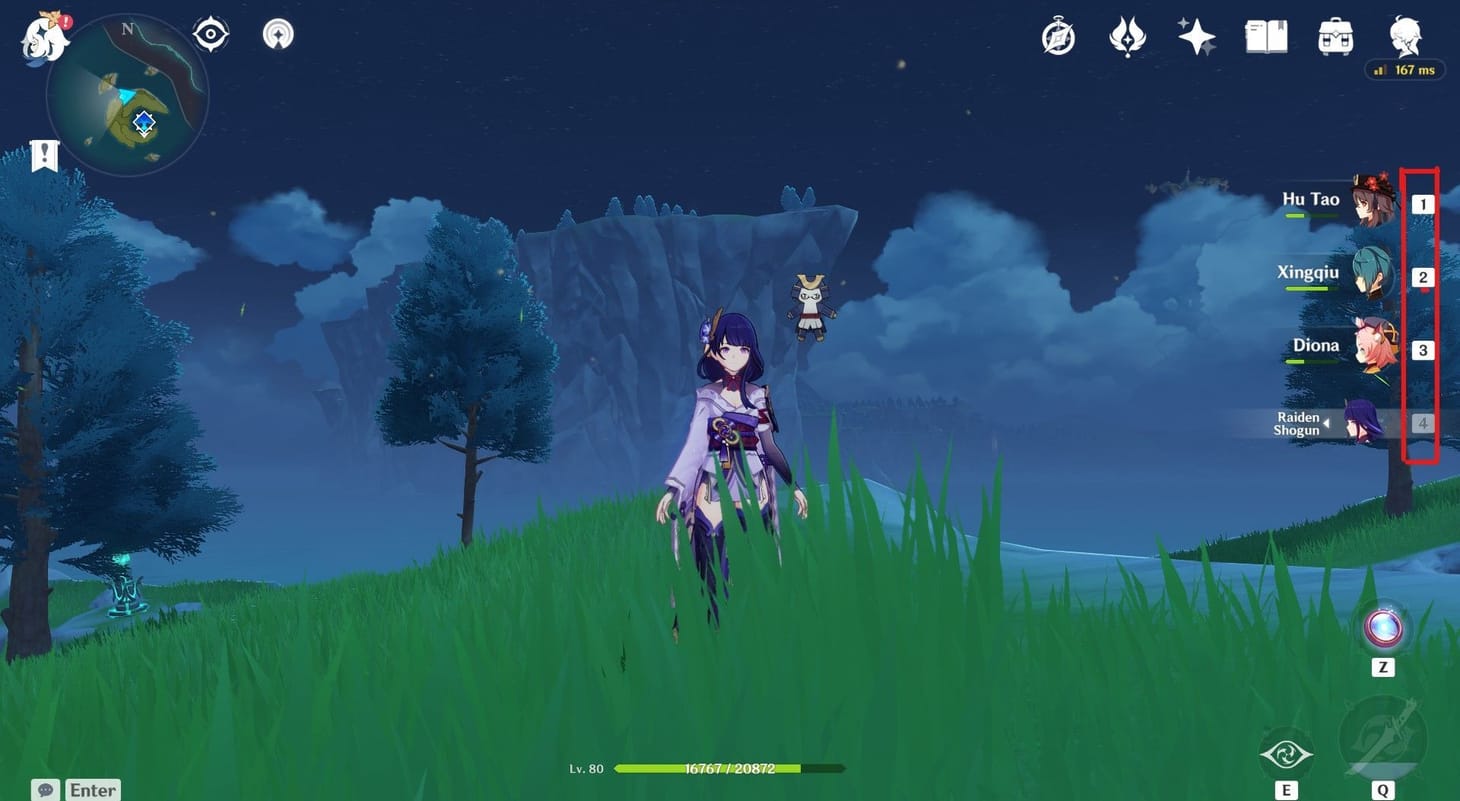The image size is (1460, 801).
Task: Open the Wish menu sparkle icon
Action: 1196,35
